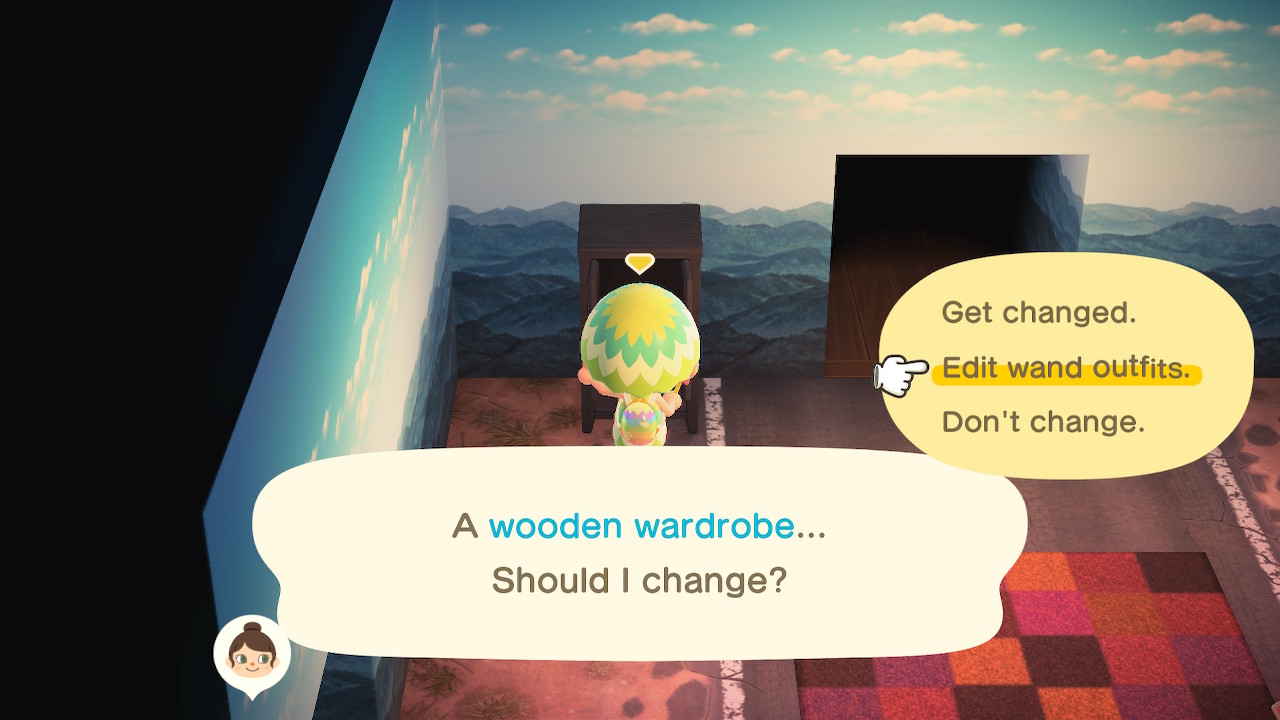Open the dialog prompt asking 'Should I change?'
Viewport: 1280px width, 720px height.
tap(640, 550)
